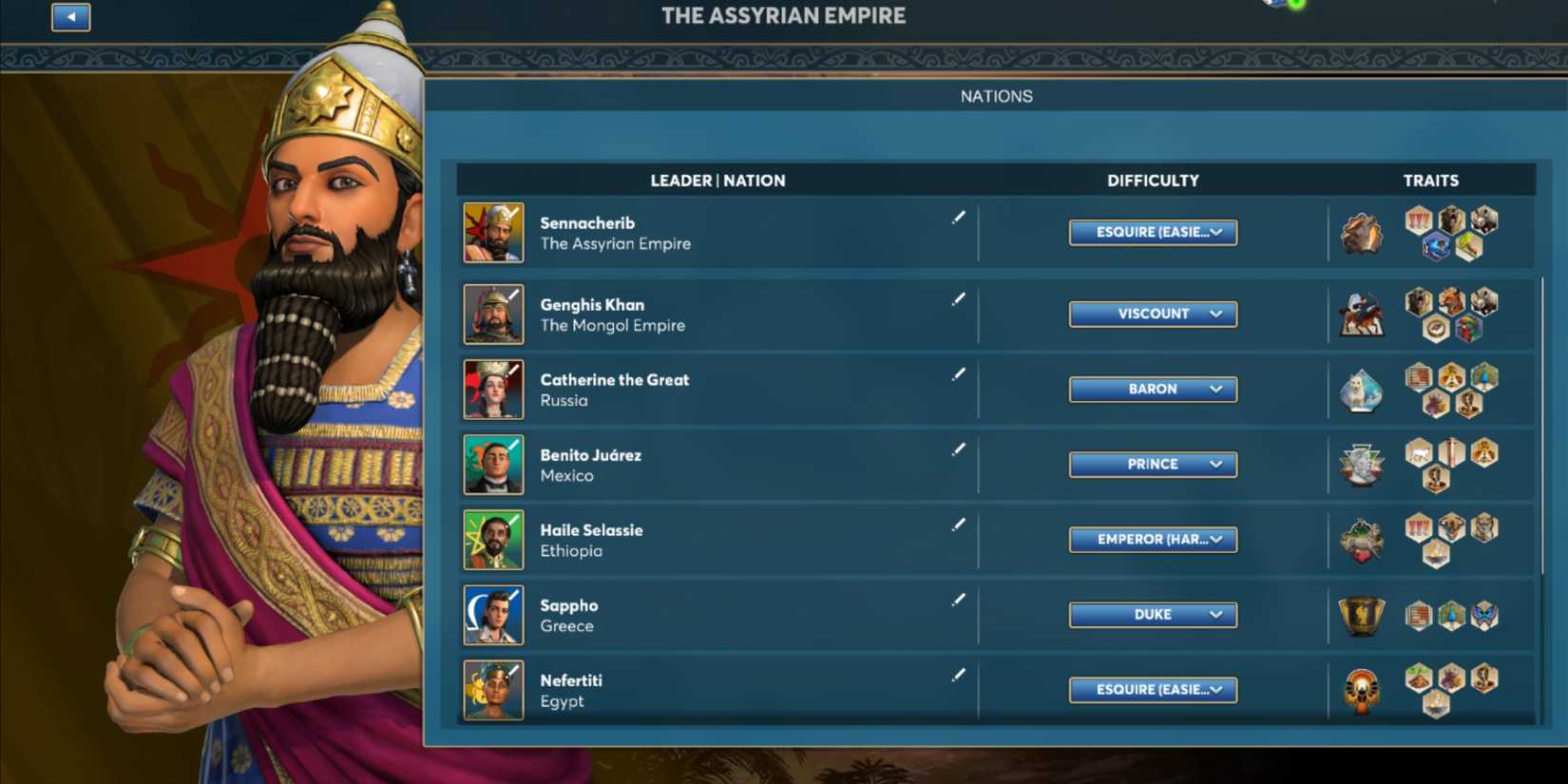Click Ethiopia's lion crest emblem icon
This screenshot has width=1568, height=784.
pyautogui.click(x=1361, y=539)
